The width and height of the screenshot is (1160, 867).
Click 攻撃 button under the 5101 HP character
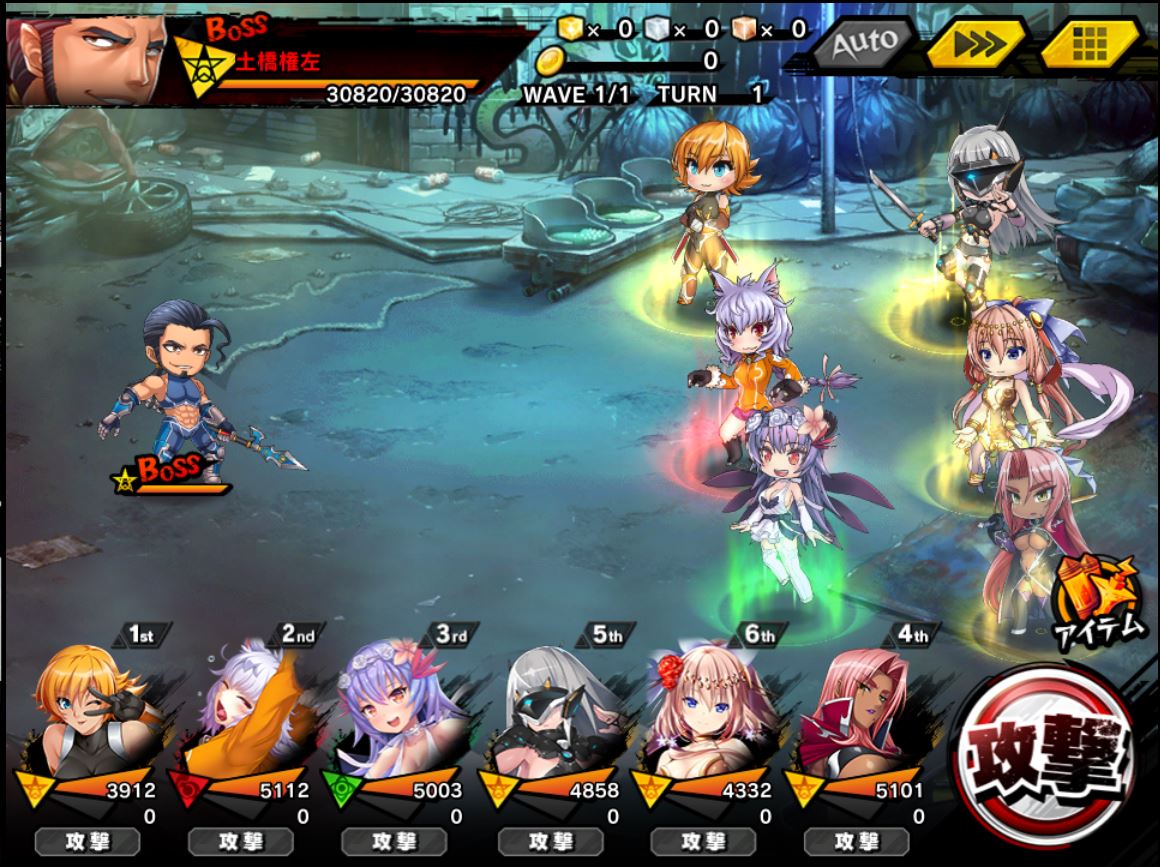(857, 842)
